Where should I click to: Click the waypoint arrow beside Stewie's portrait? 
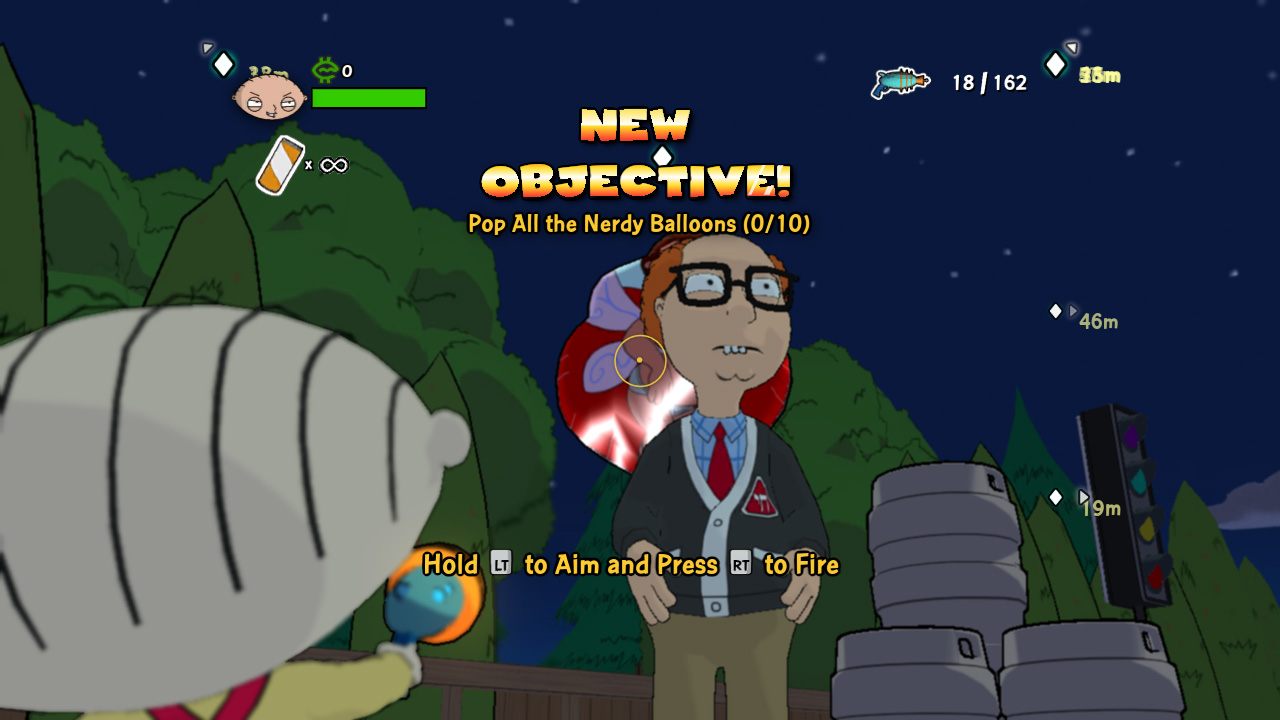(x=207, y=48)
